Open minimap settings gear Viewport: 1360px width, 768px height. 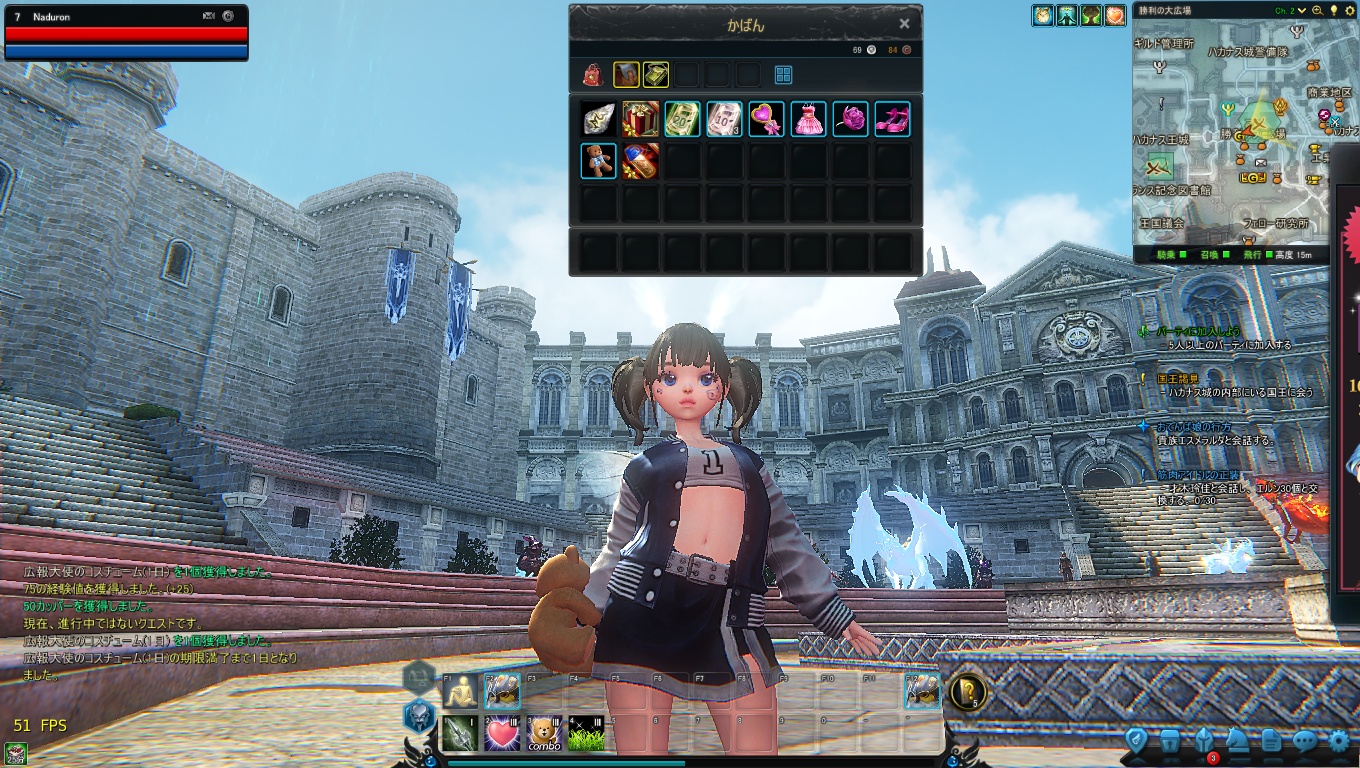[1348, 11]
